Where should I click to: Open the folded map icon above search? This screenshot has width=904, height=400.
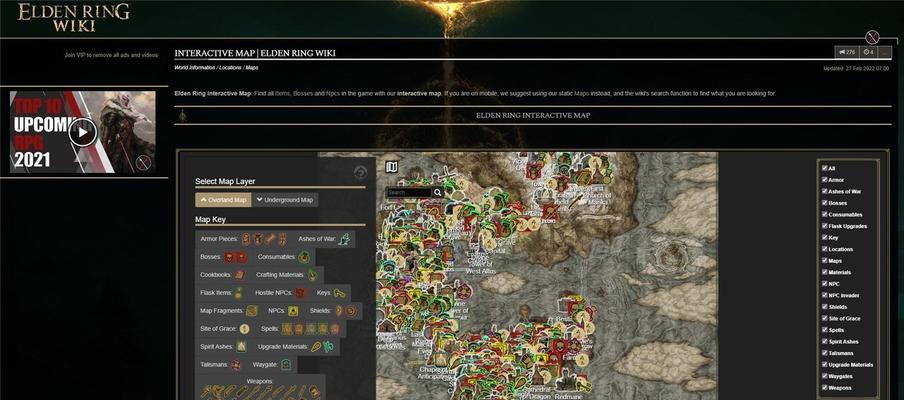(391, 167)
